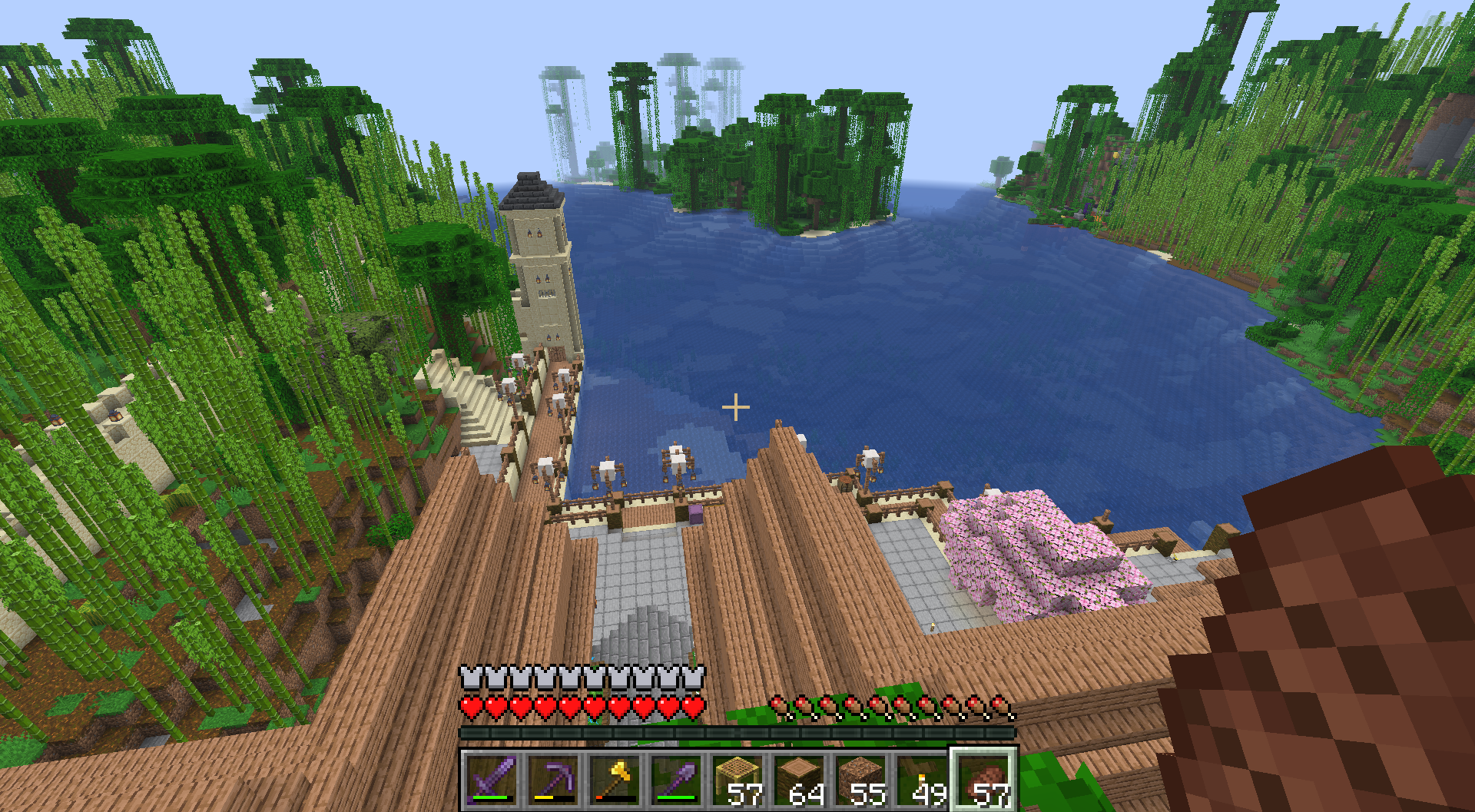This screenshot has height=812, width=1475.
Task: Pick the wood log stack of 64
Action: click(800, 780)
